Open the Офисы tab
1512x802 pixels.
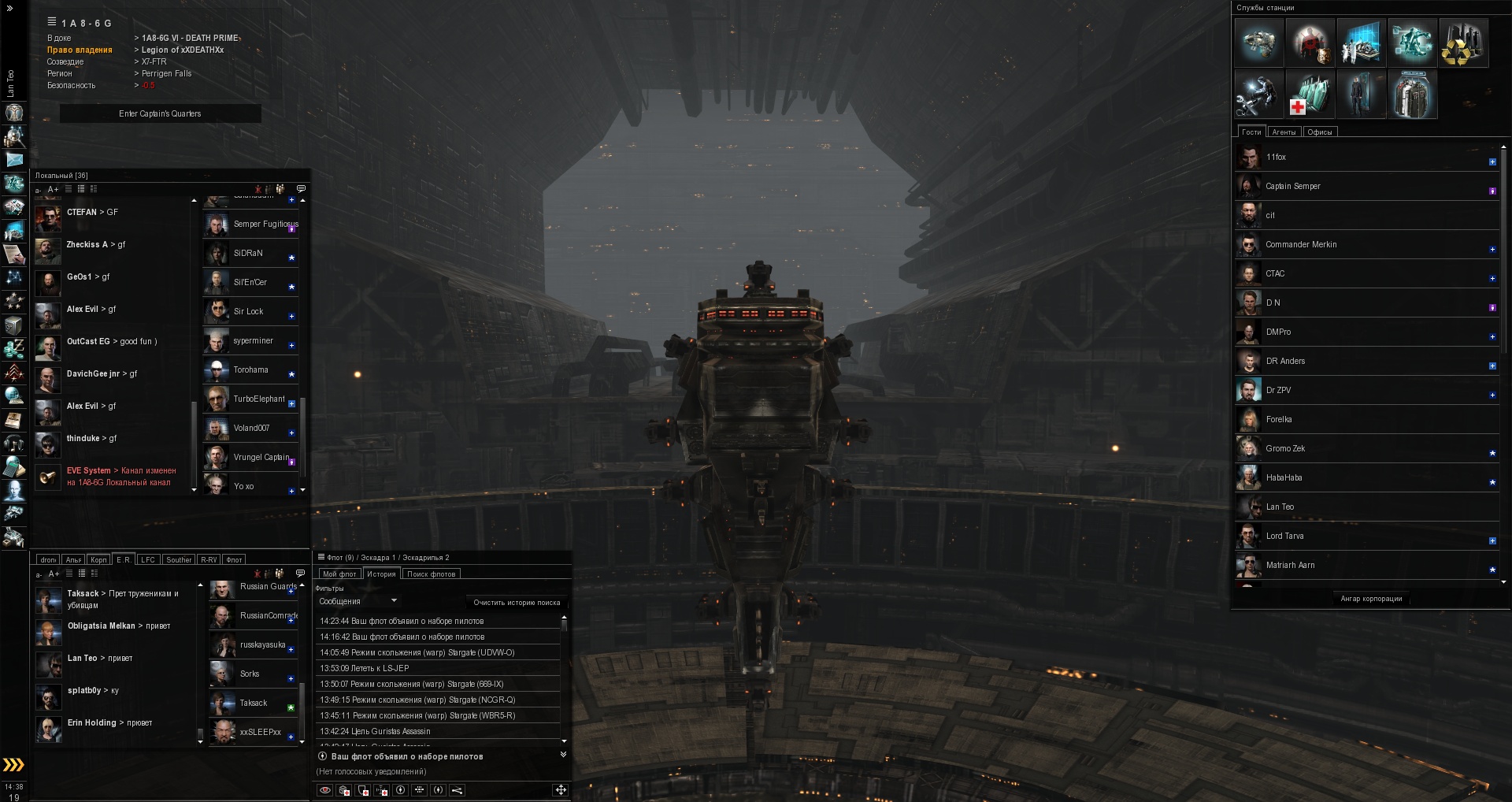[1320, 132]
